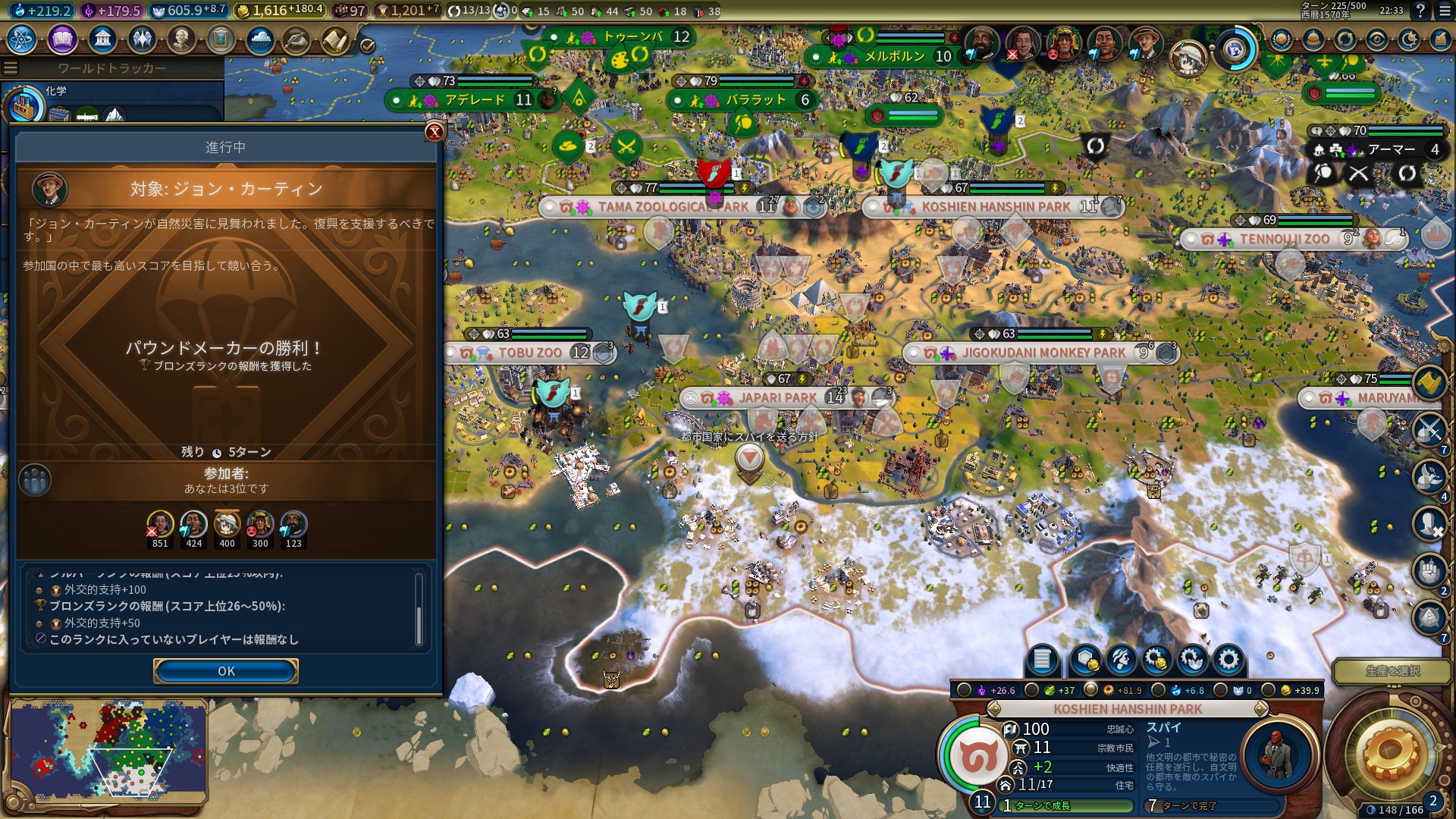Open the manage citizens head icon
The image size is (1456, 819).
(1121, 660)
